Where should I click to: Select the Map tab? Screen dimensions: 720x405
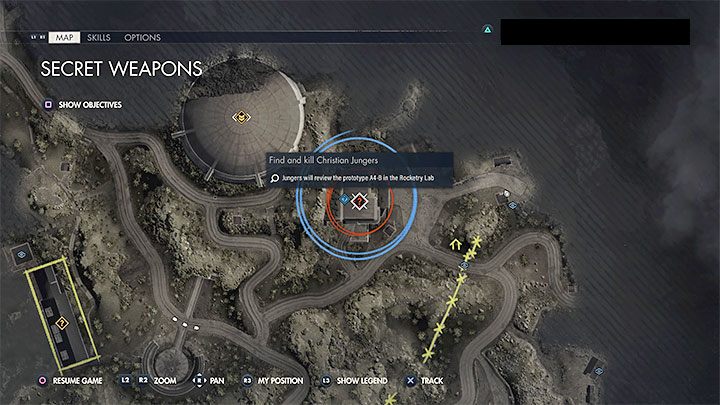63,37
